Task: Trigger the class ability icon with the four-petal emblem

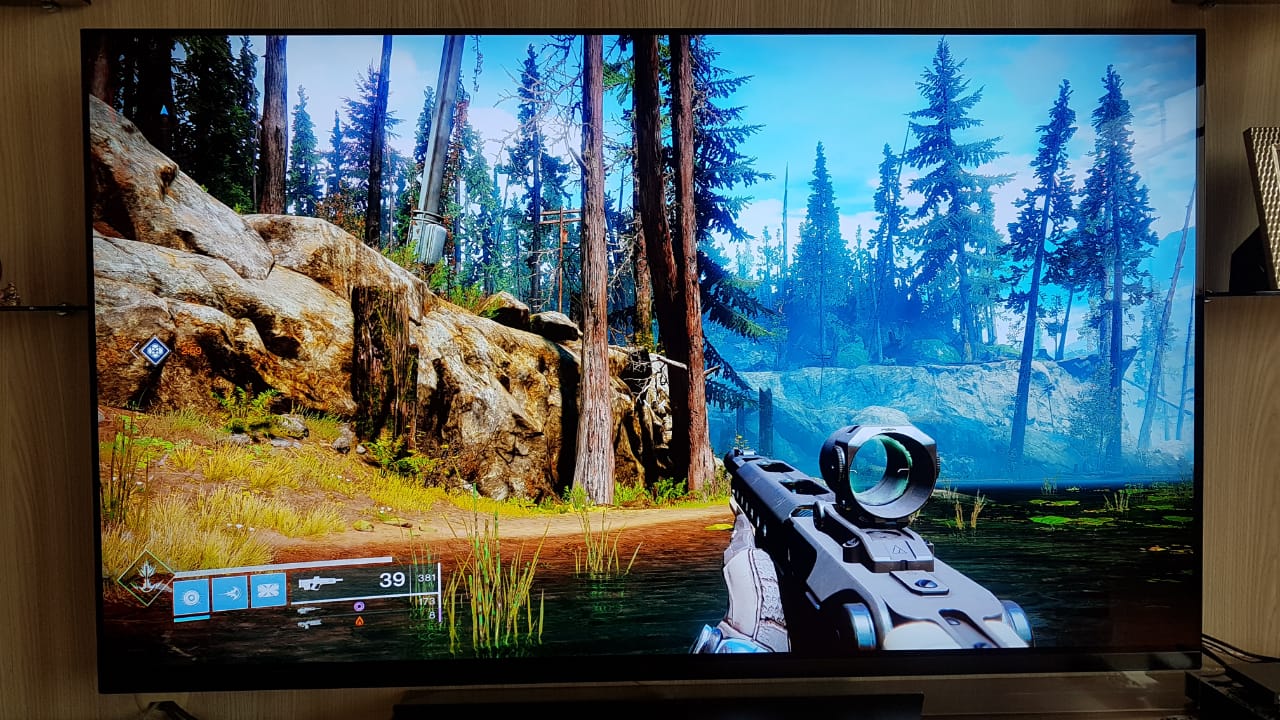Action: coord(268,591)
